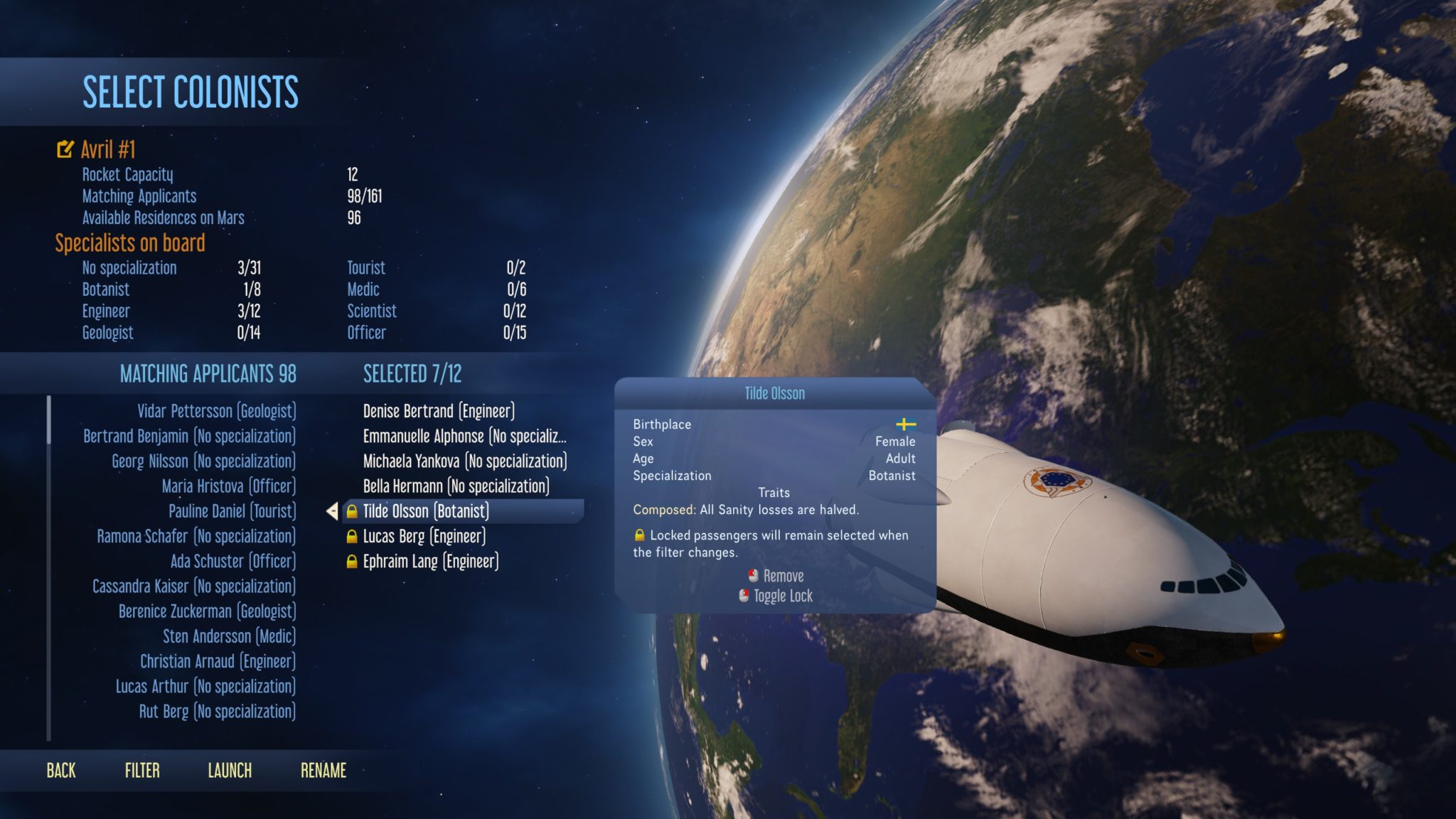Click locked passenger Lucas Berg (Engineer)
Viewport: 1456px width, 819px height.
click(424, 536)
